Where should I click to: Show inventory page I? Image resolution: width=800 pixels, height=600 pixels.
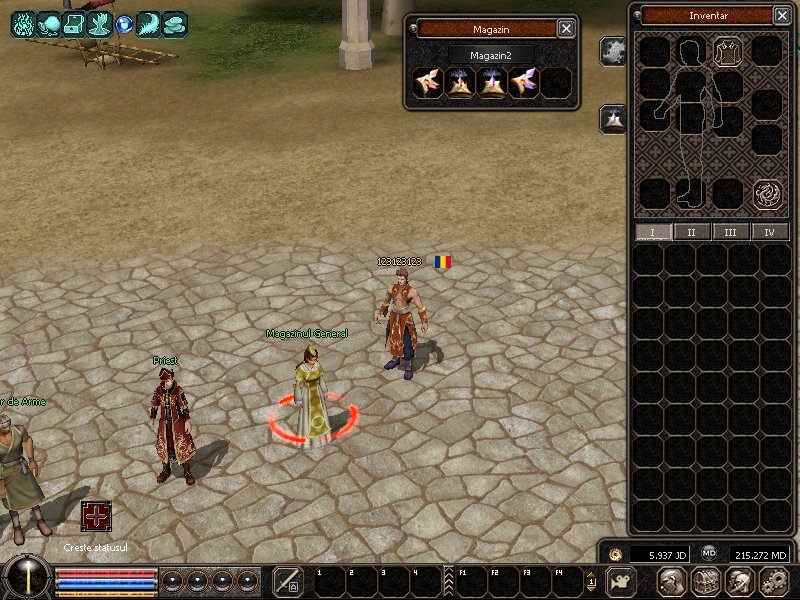coord(654,232)
